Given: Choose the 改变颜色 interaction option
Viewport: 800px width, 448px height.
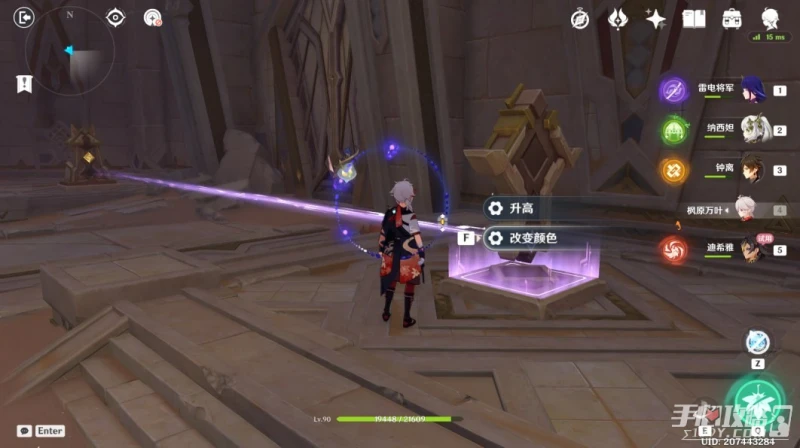Looking at the screenshot, I should pyautogui.click(x=530, y=238).
